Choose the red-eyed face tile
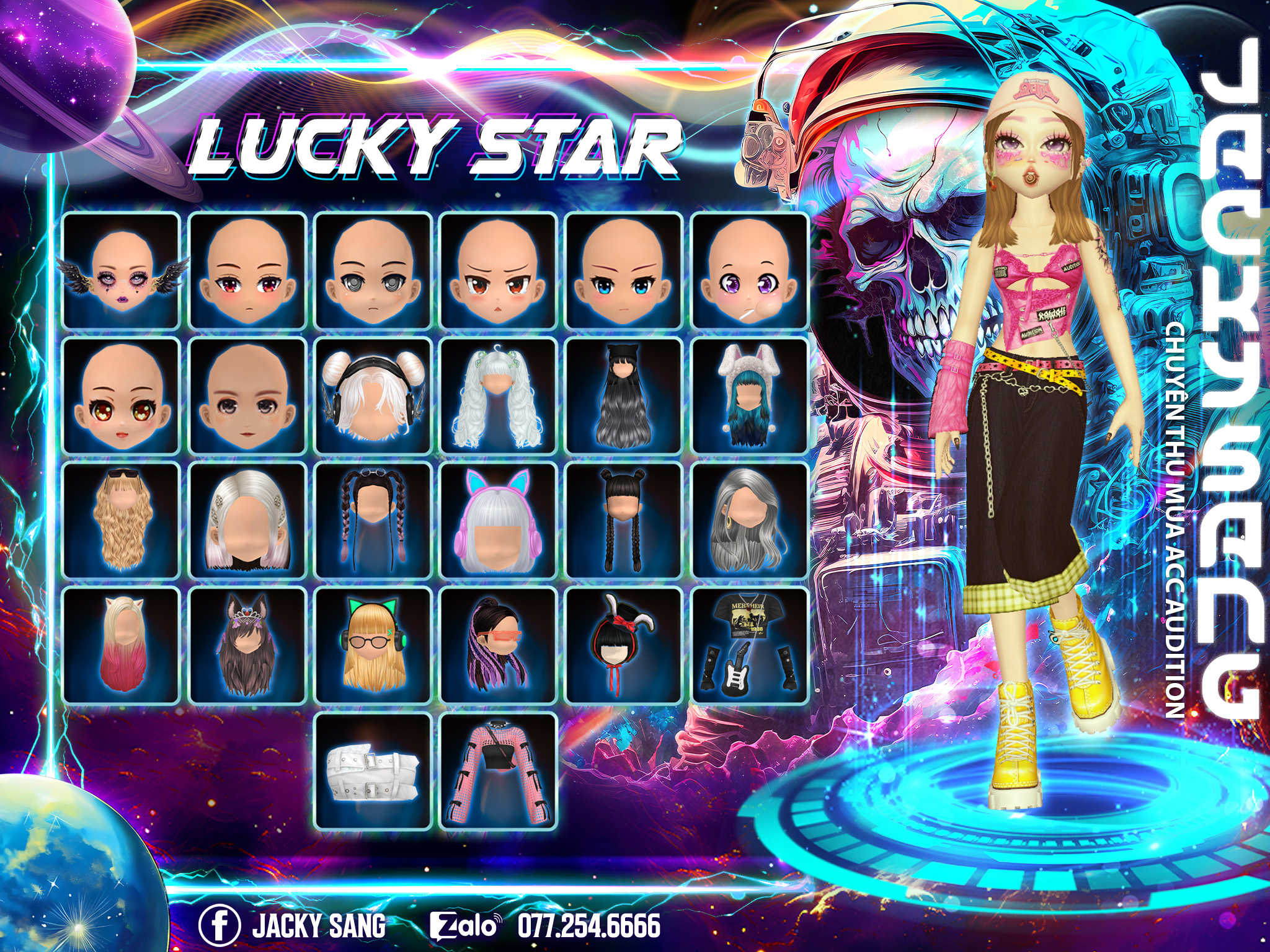This screenshot has width=1270, height=952. 247,270
